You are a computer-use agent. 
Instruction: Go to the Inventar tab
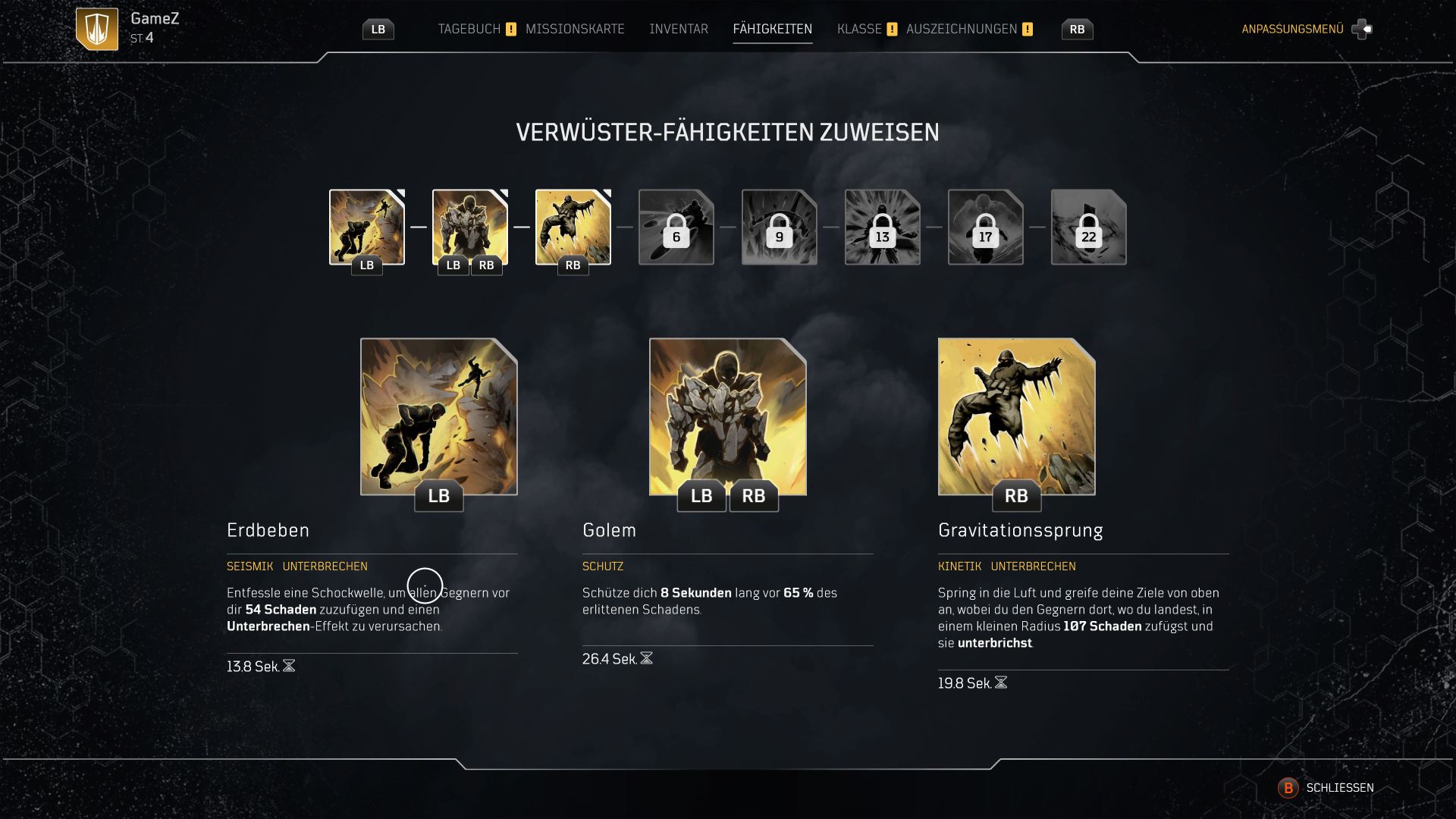tap(678, 29)
